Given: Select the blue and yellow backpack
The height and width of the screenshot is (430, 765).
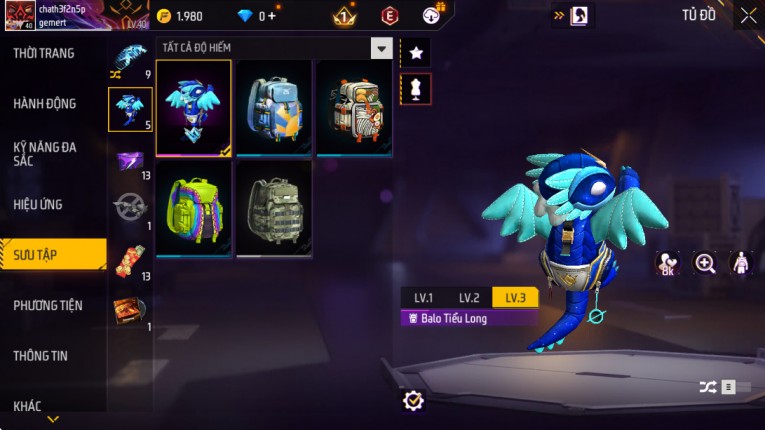Looking at the screenshot, I should (274, 107).
